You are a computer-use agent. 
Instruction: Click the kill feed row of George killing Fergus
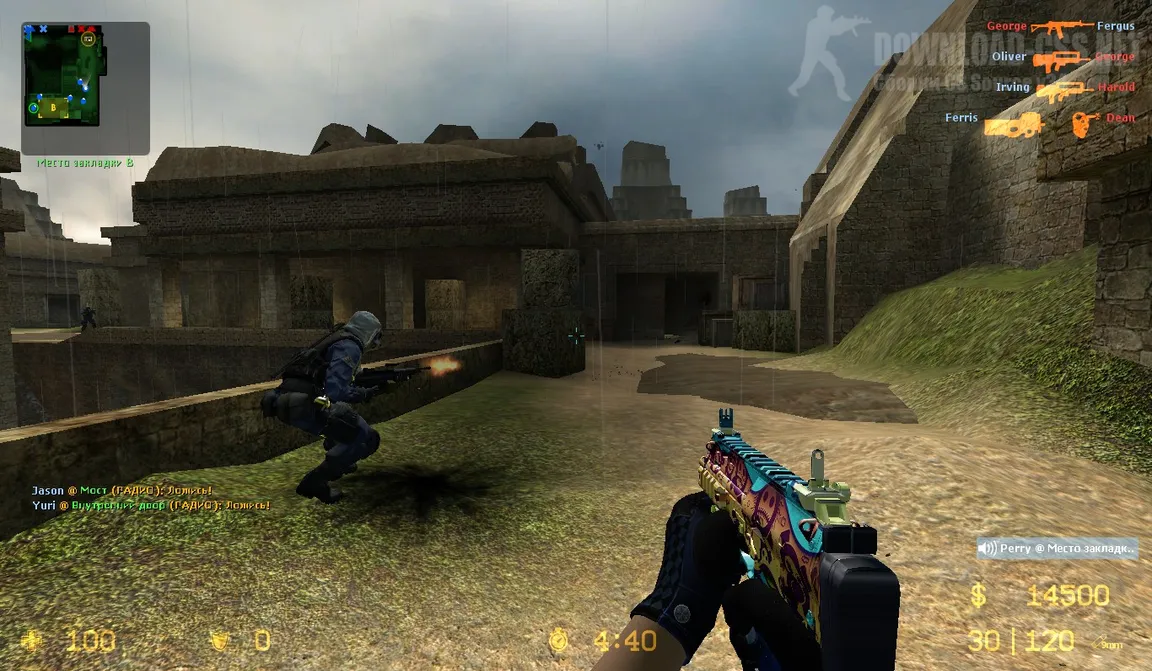(x=1060, y=26)
